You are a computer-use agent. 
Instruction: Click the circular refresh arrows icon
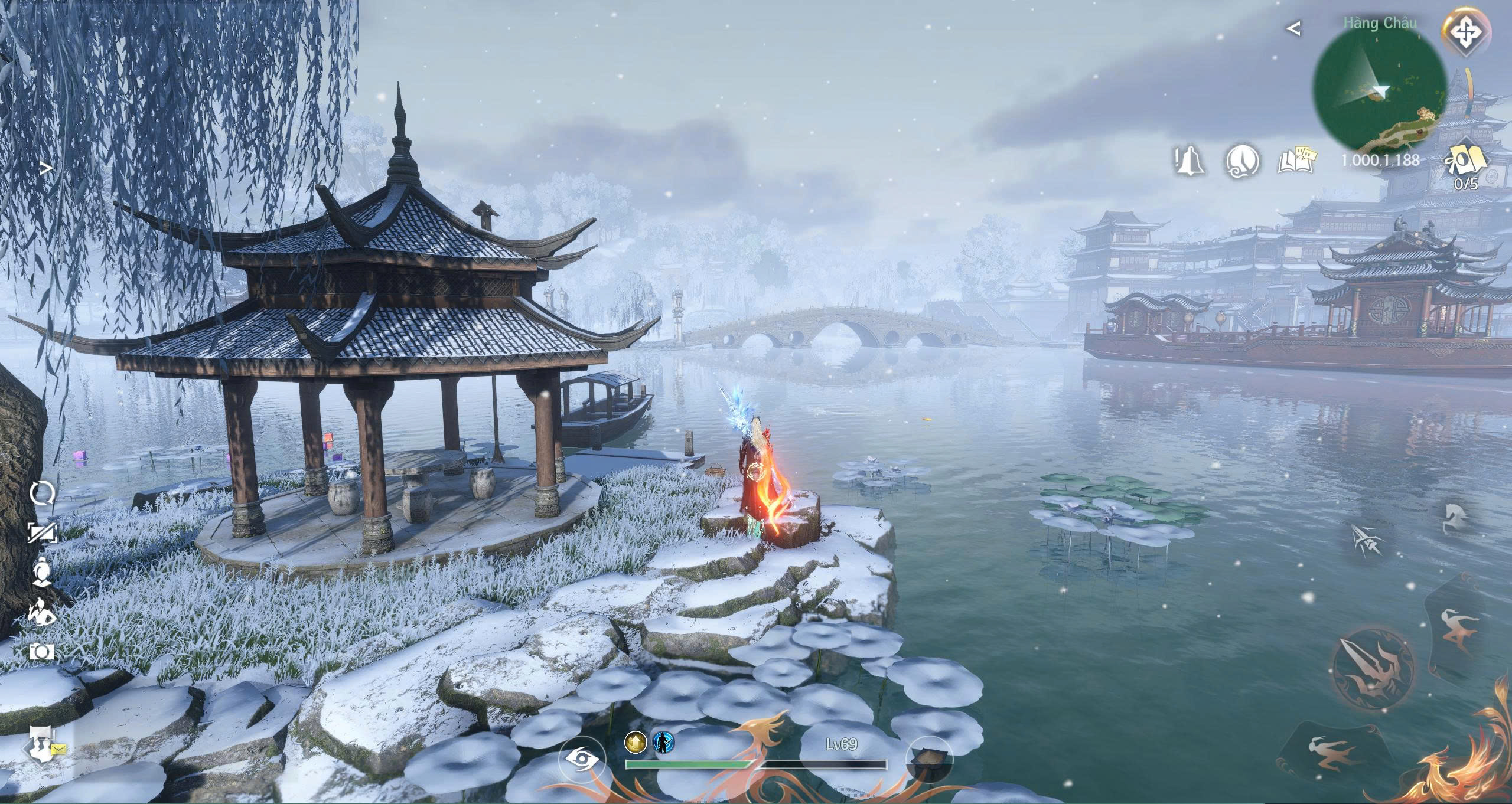(42, 493)
